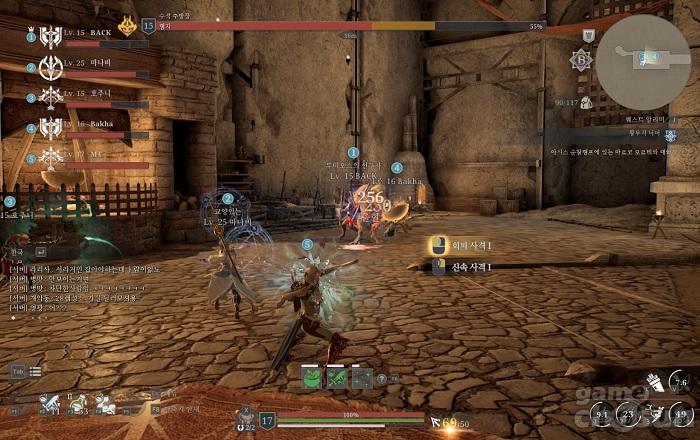Select the green sword buff icon
Viewport: 700px width, 440px height.
336,378
